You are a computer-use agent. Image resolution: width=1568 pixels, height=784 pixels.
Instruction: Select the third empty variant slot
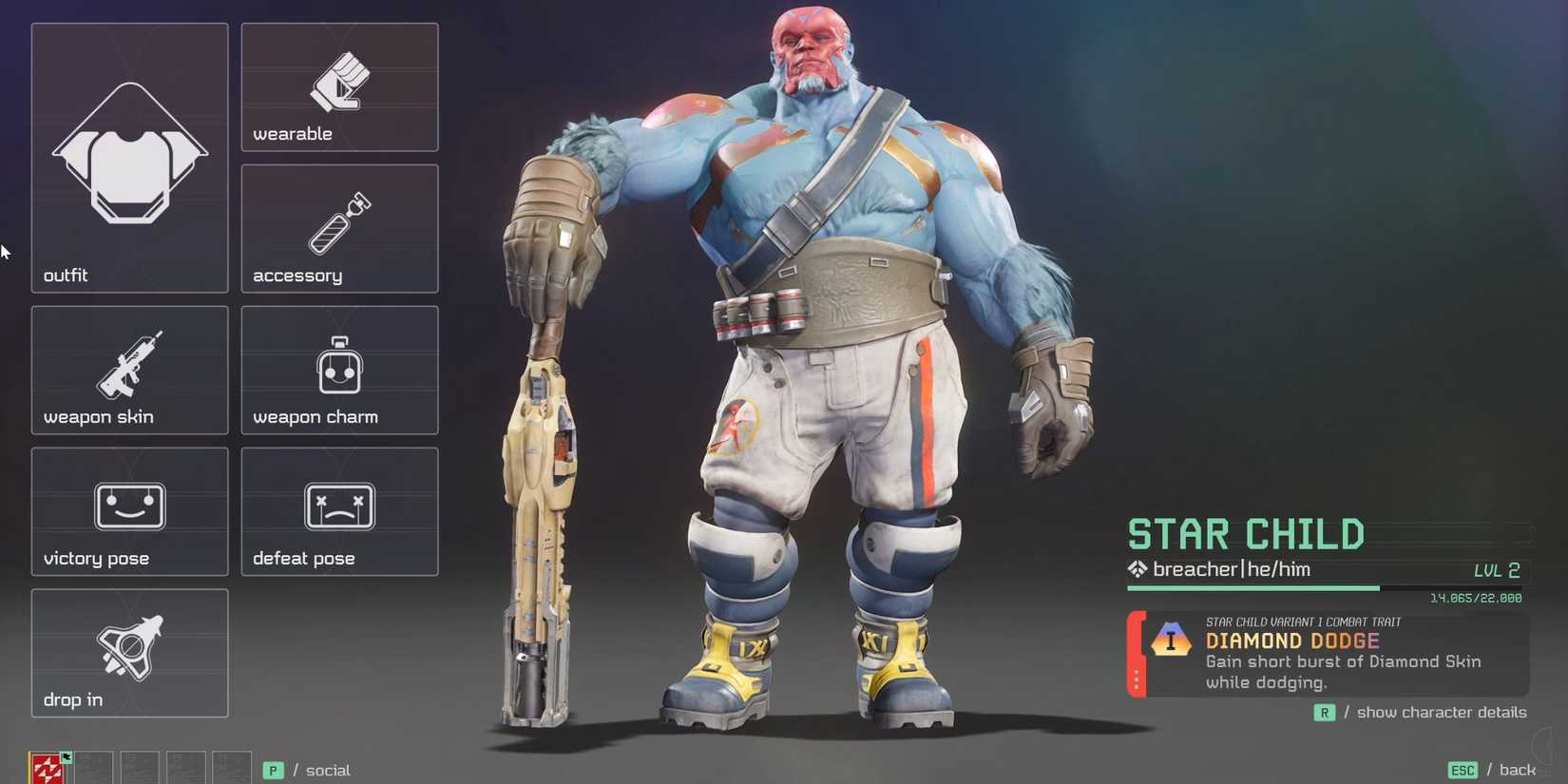[139, 766]
